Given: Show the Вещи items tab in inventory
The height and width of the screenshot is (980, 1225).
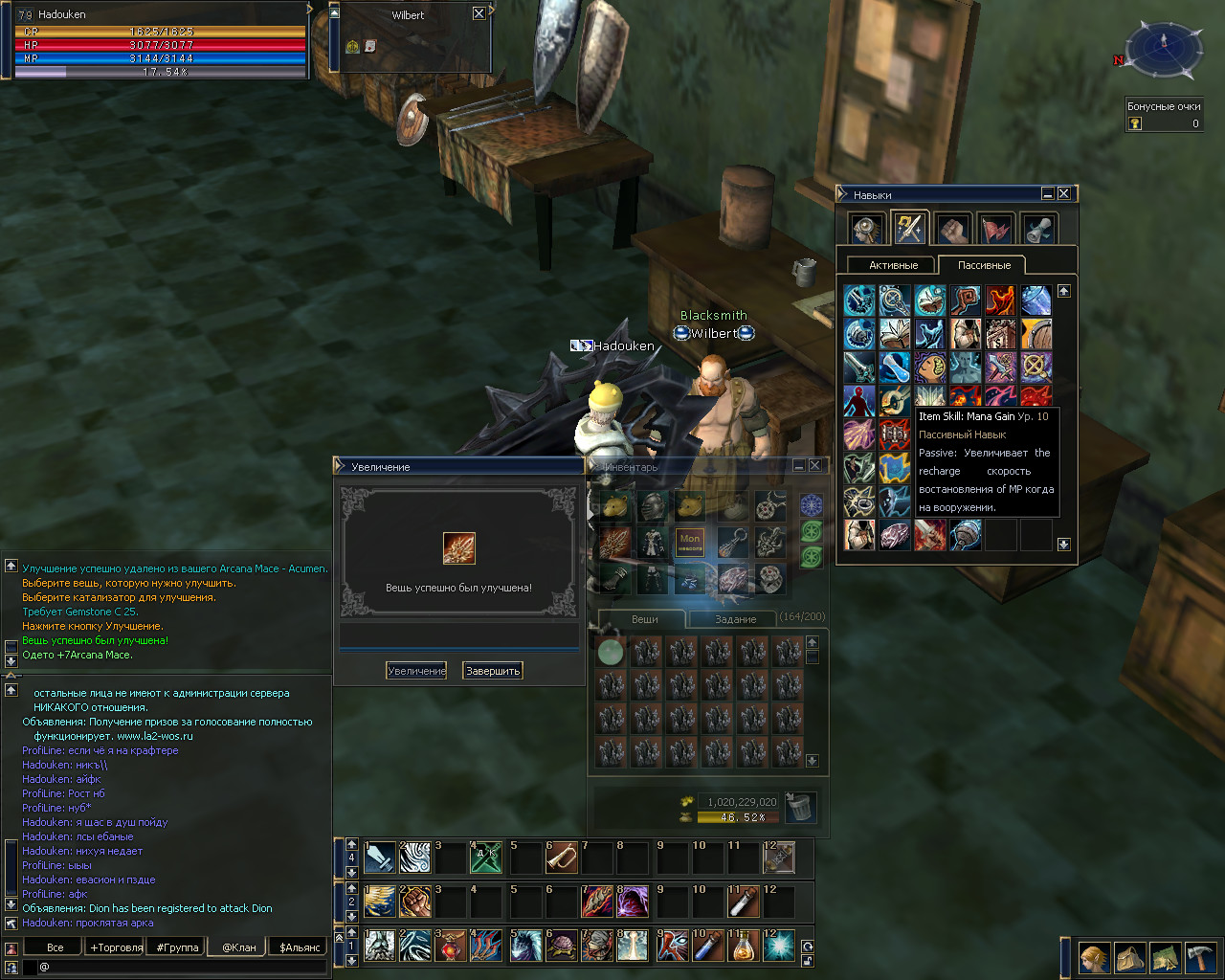Looking at the screenshot, I should pos(644,619).
